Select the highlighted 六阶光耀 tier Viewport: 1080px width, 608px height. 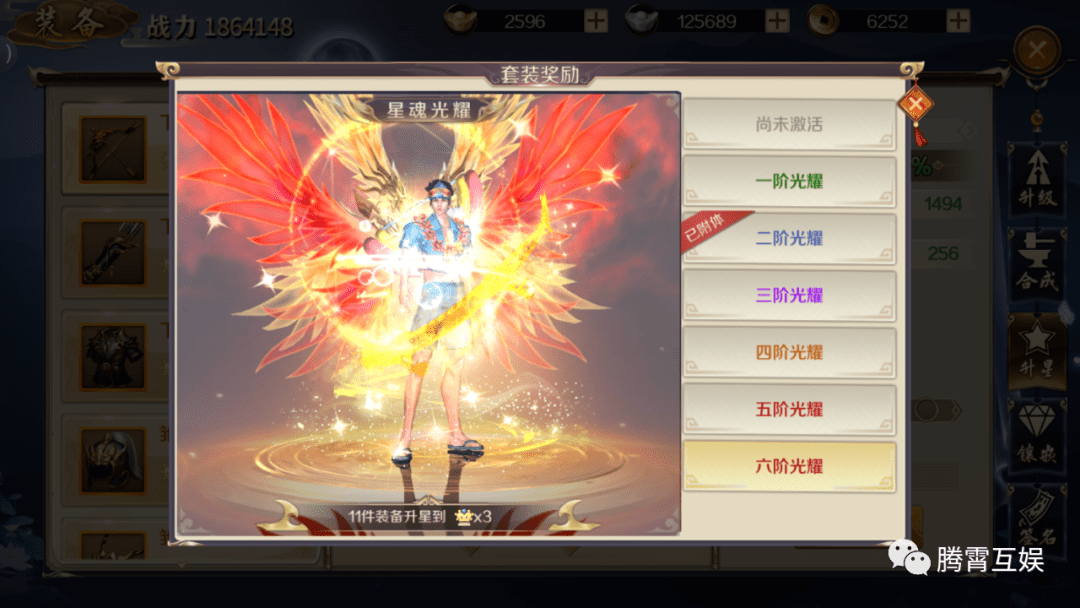(789, 467)
